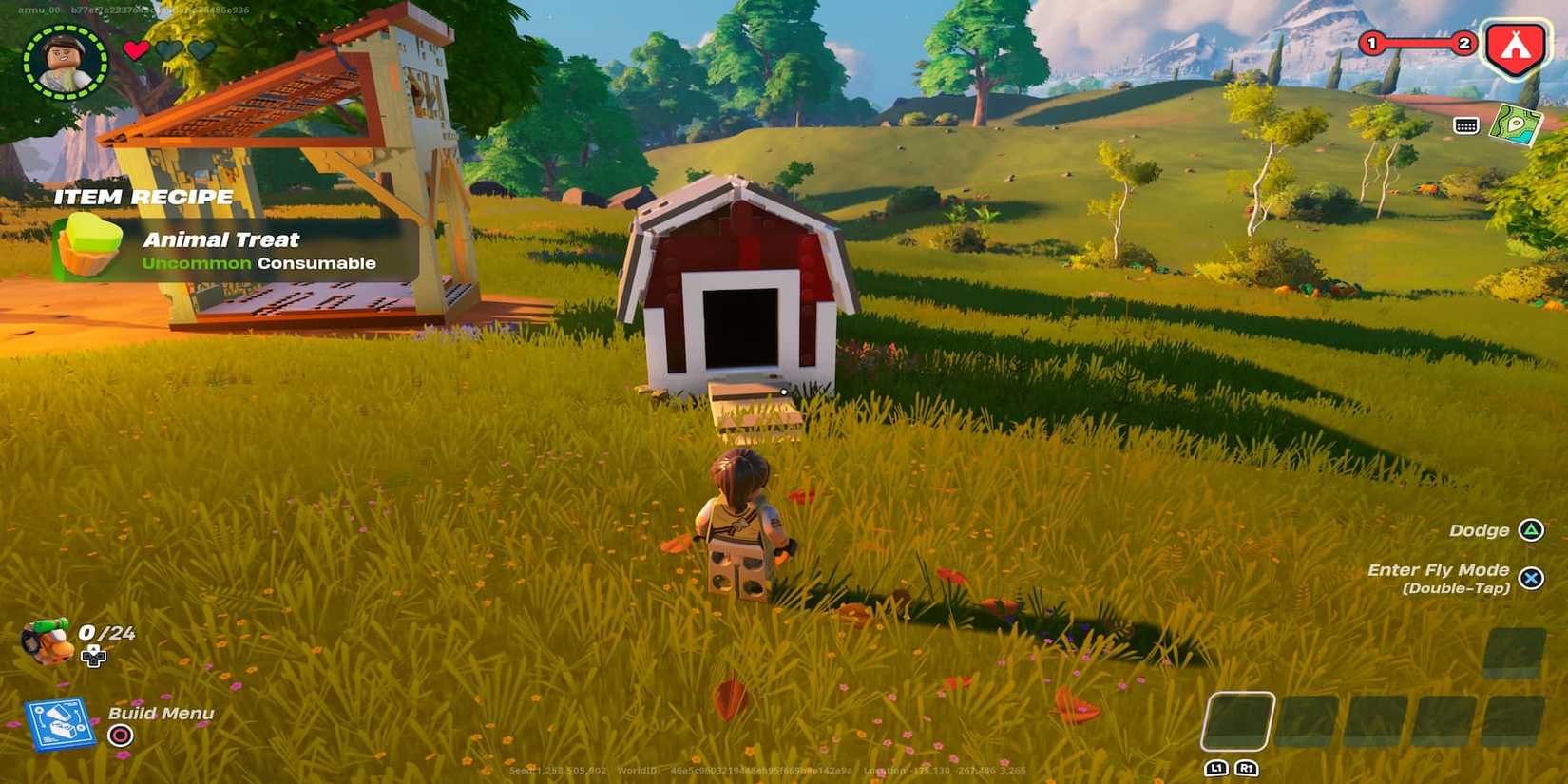Open the map via the minimap icon
Screen dimensions: 1568x784
point(1516,124)
